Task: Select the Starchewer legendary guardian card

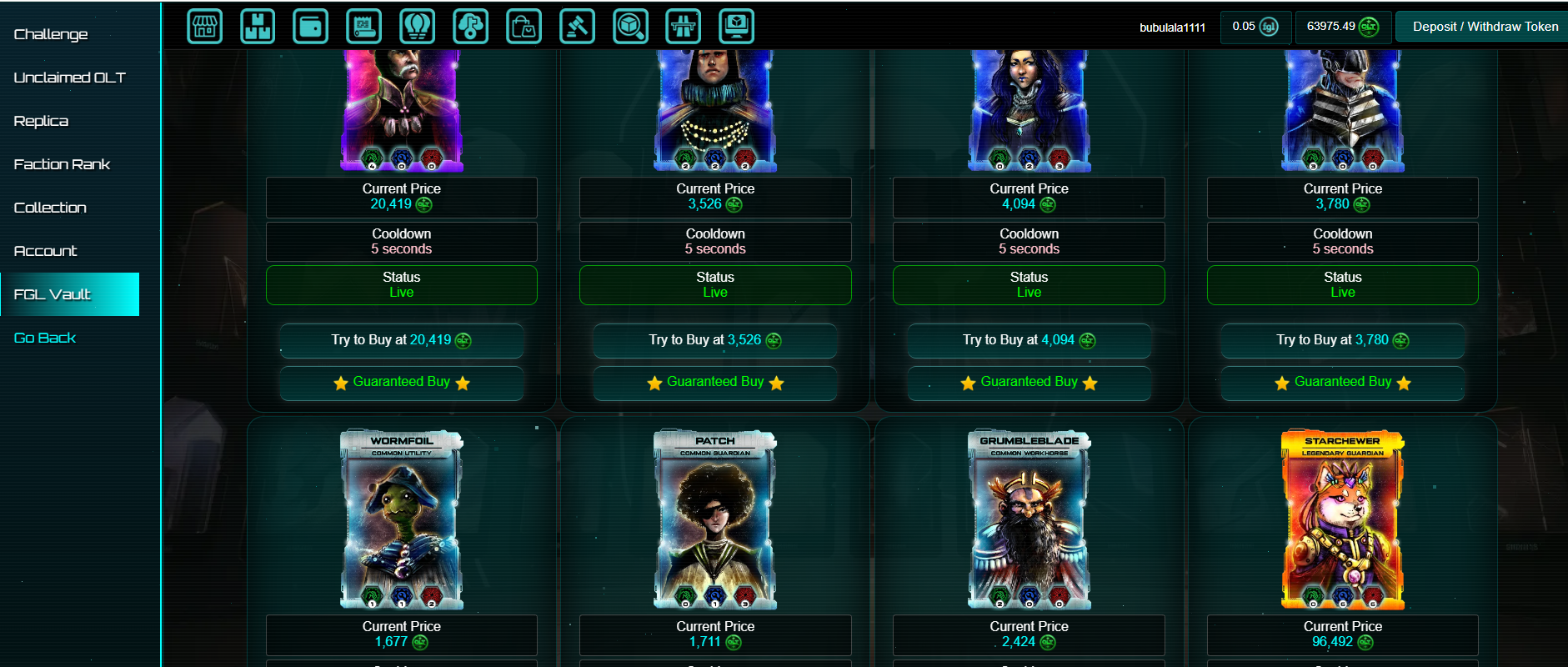Action: tap(1342, 519)
